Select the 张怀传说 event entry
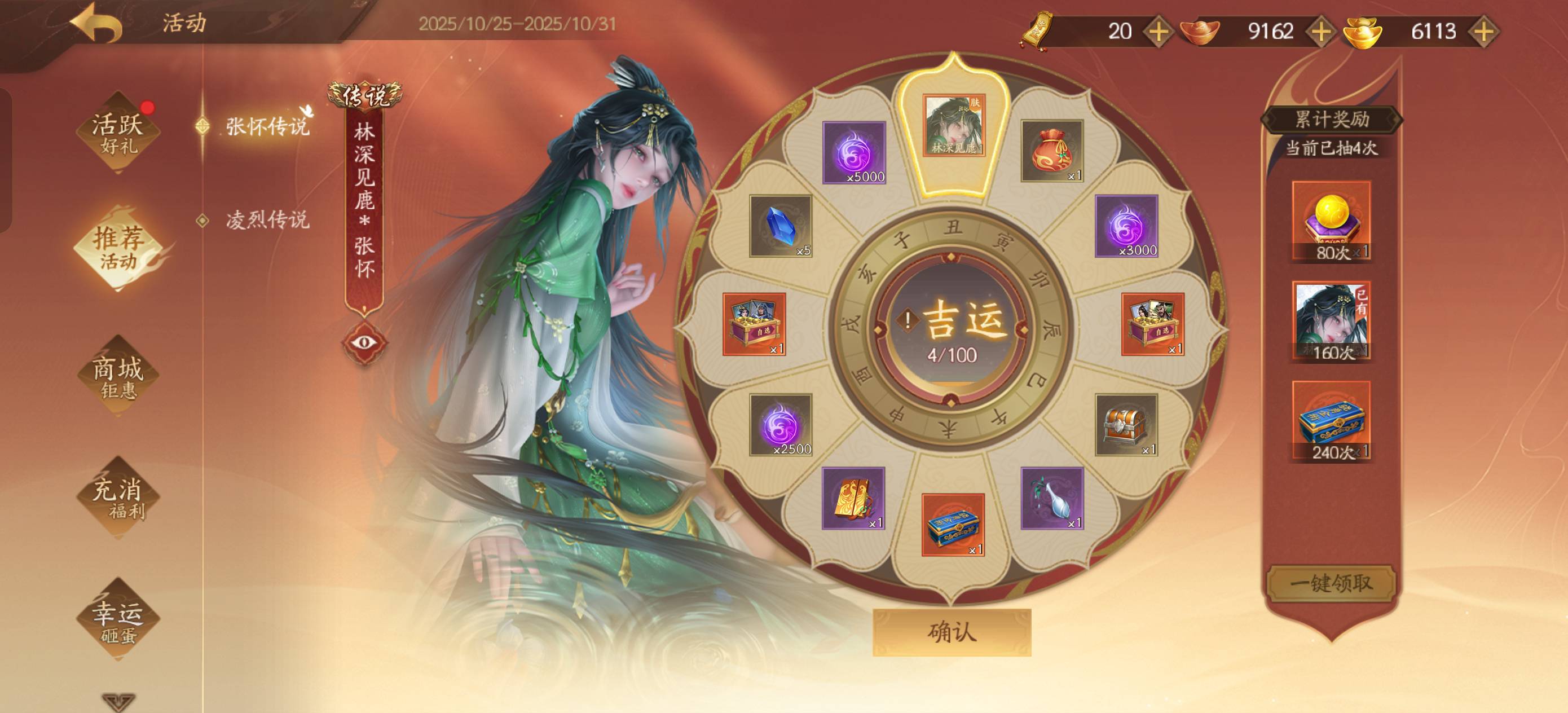This screenshot has width=1568, height=713. [267, 126]
